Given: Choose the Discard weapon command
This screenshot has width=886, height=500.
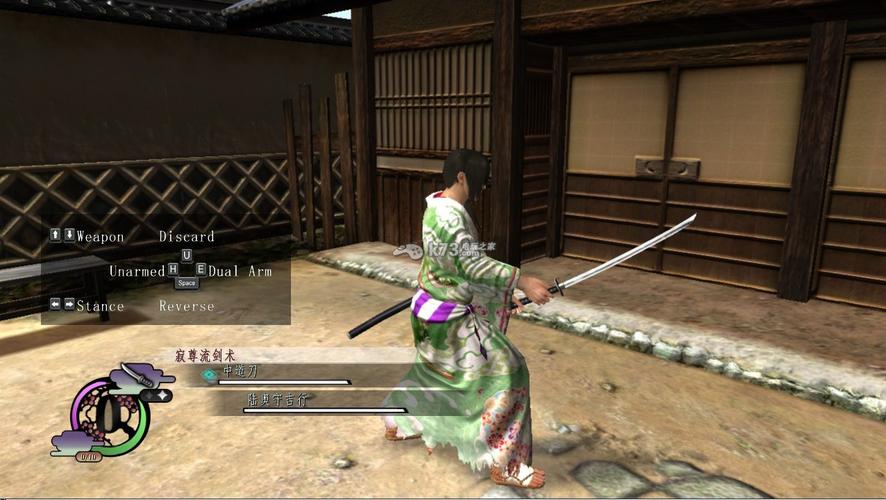Looking at the screenshot, I should click(186, 237).
